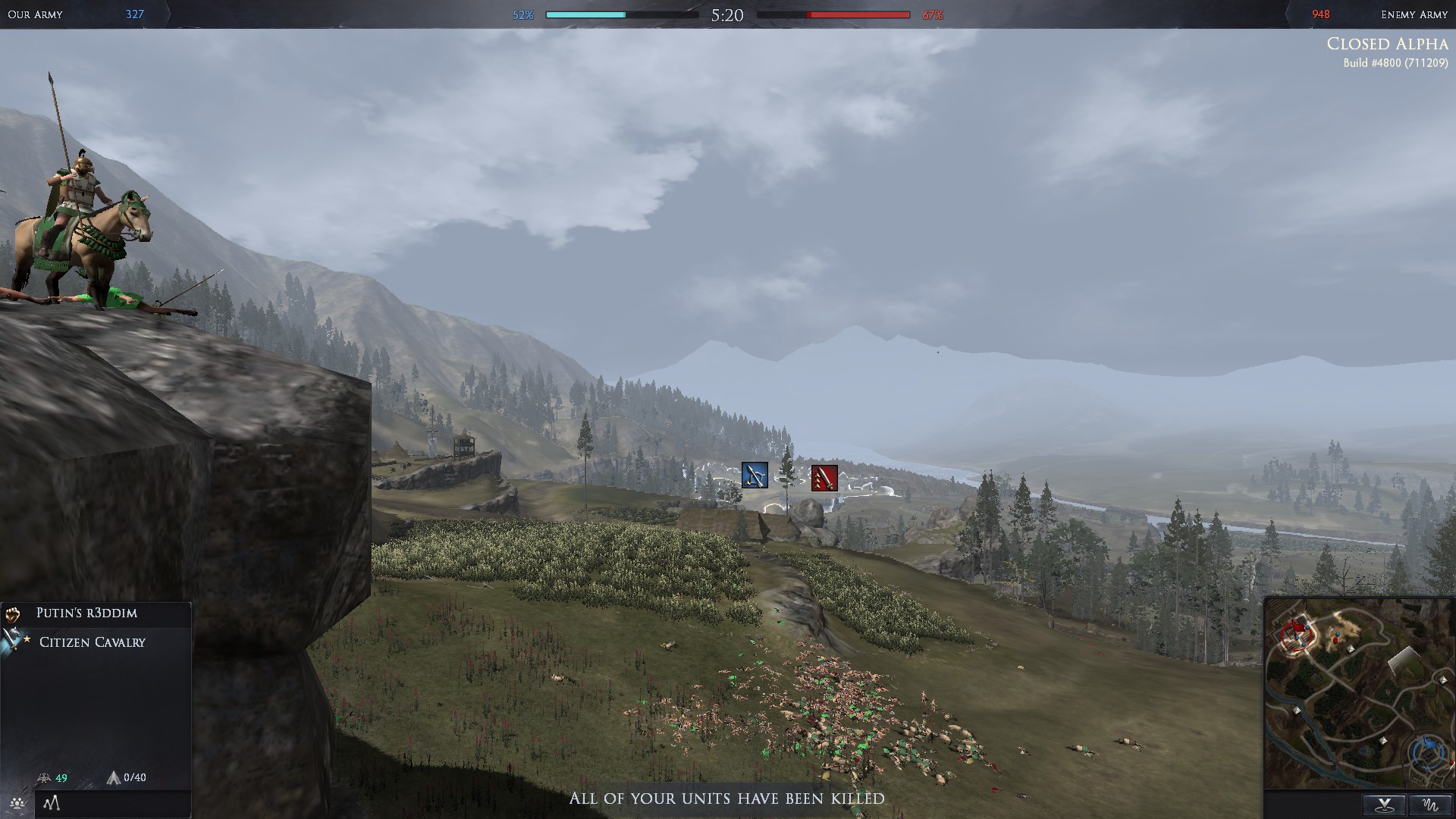Click the squad group icon in bottom-left corner
This screenshot has width=1456, height=819.
tap(17, 802)
